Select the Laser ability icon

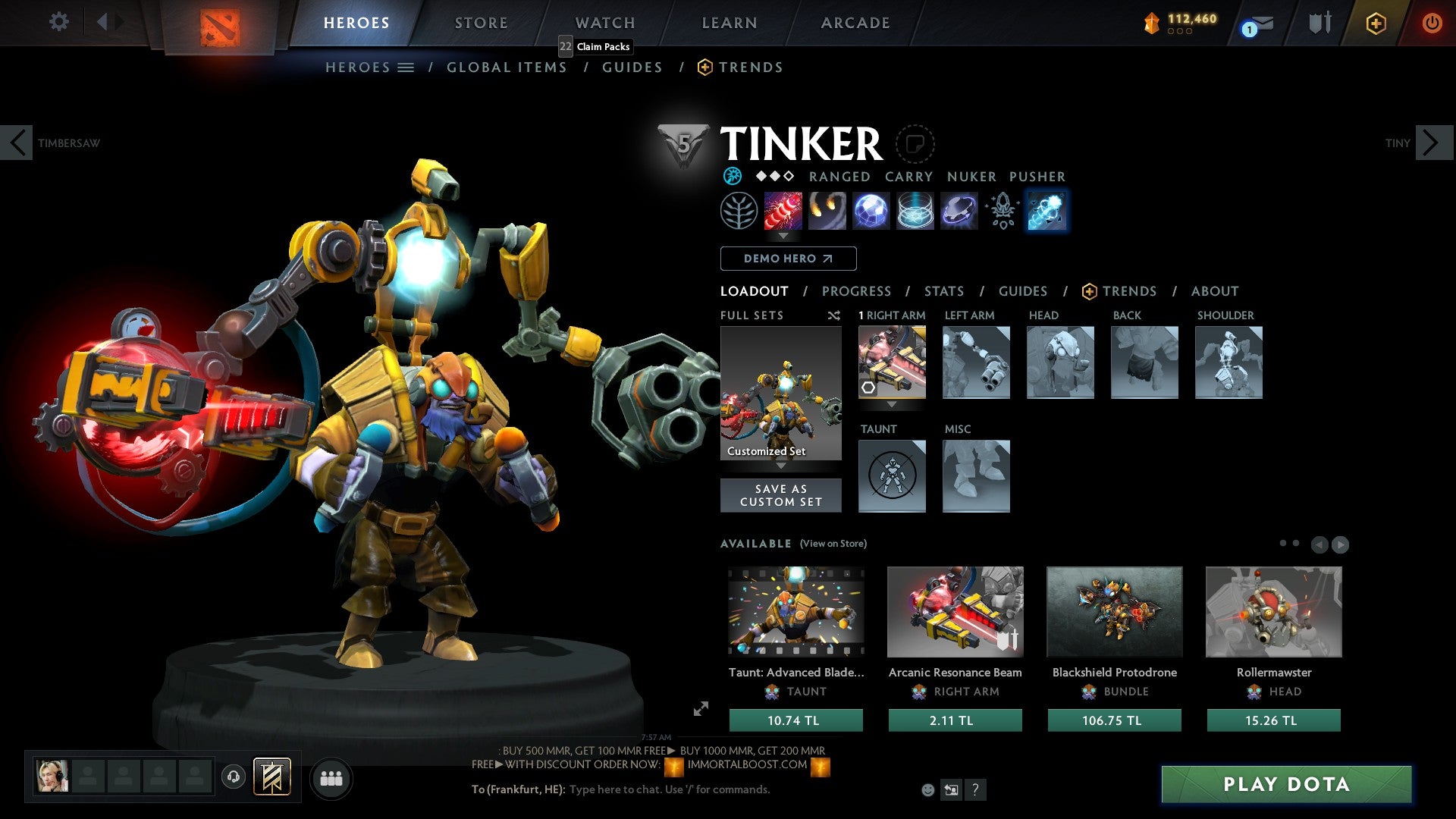[782, 211]
